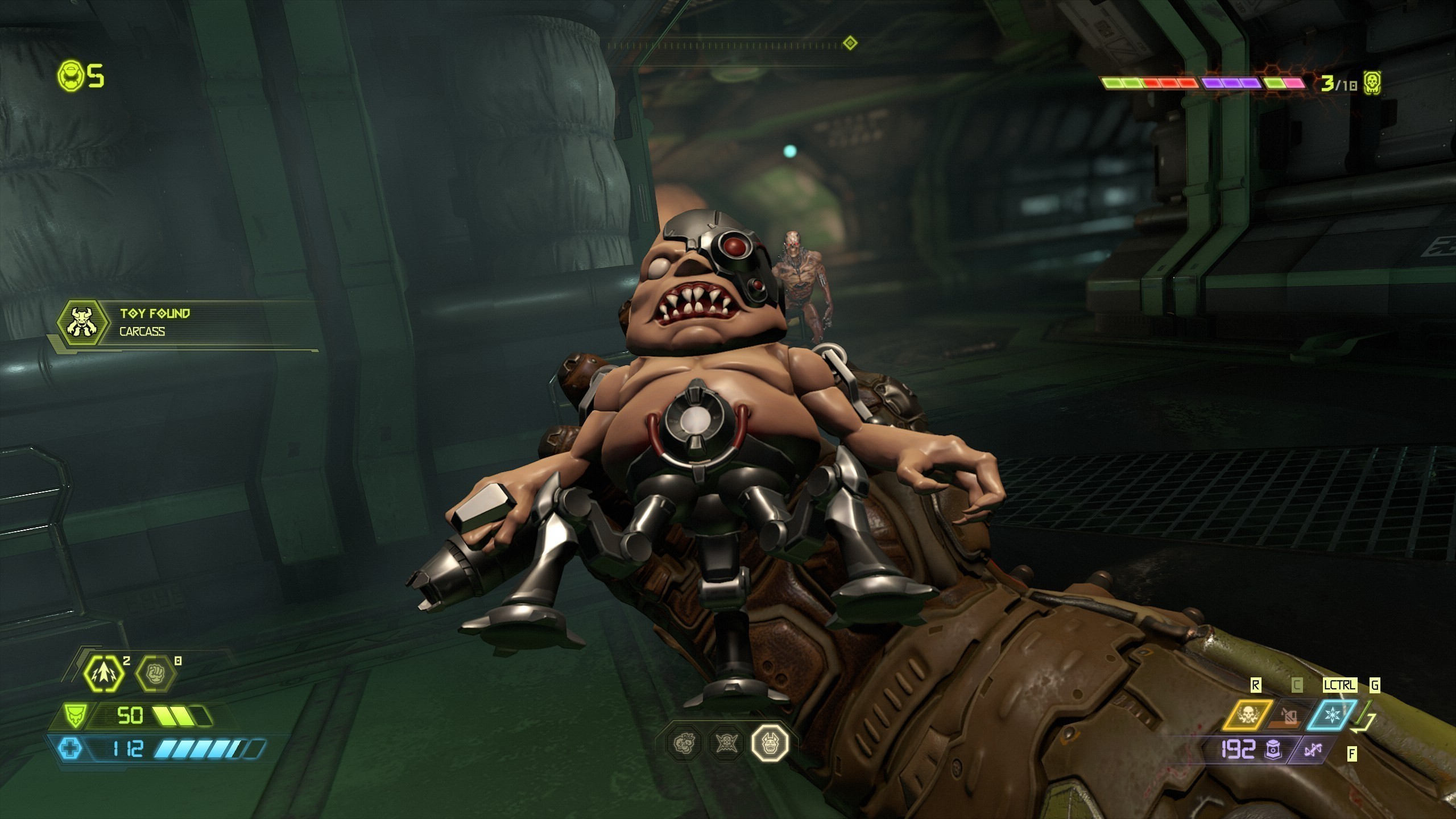Viewport: 1456px width, 819px height.
Task: Click the blue health cross icon
Action: click(71, 748)
